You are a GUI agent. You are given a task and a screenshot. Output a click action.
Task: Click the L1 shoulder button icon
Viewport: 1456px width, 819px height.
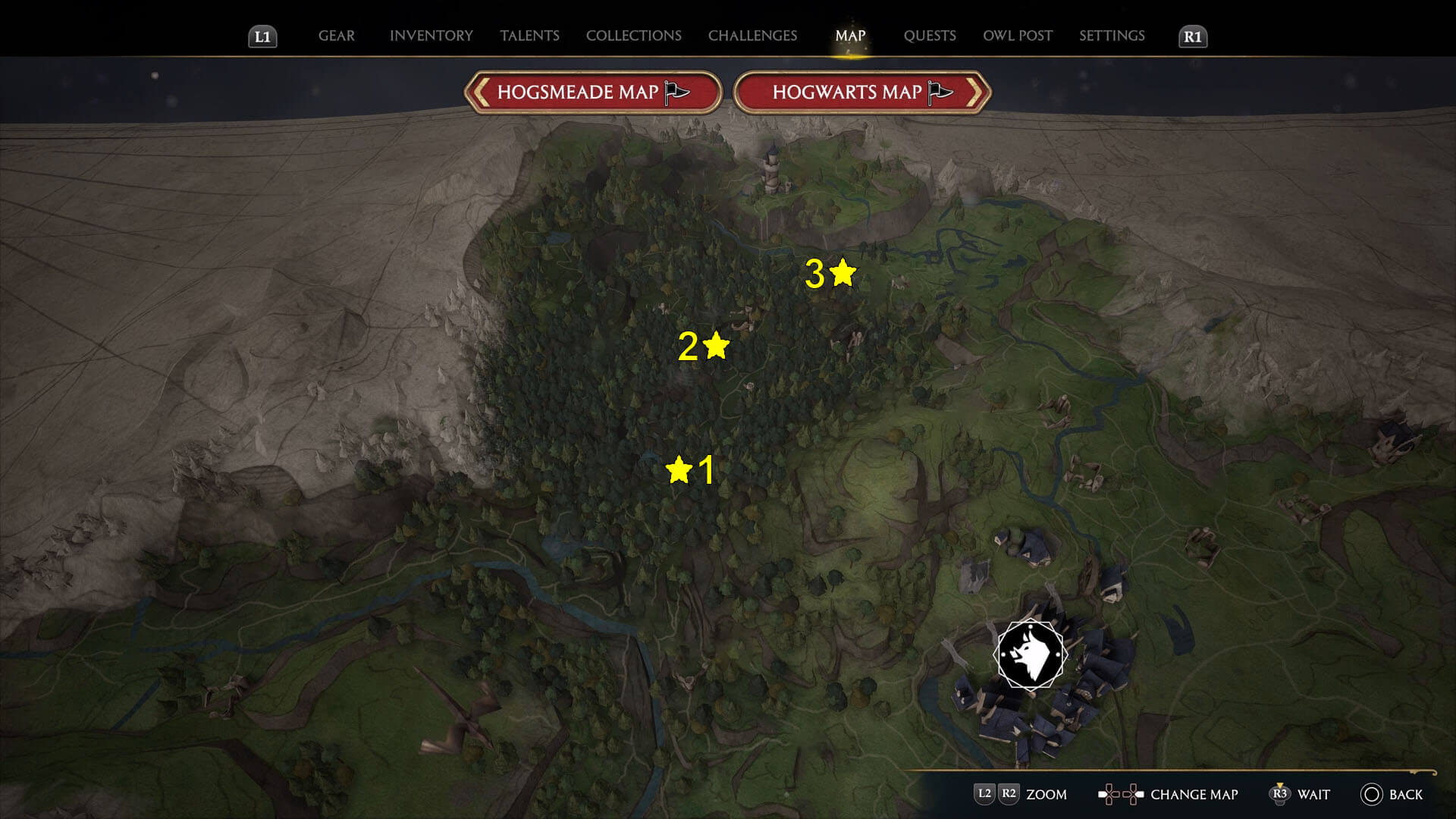[x=263, y=36]
